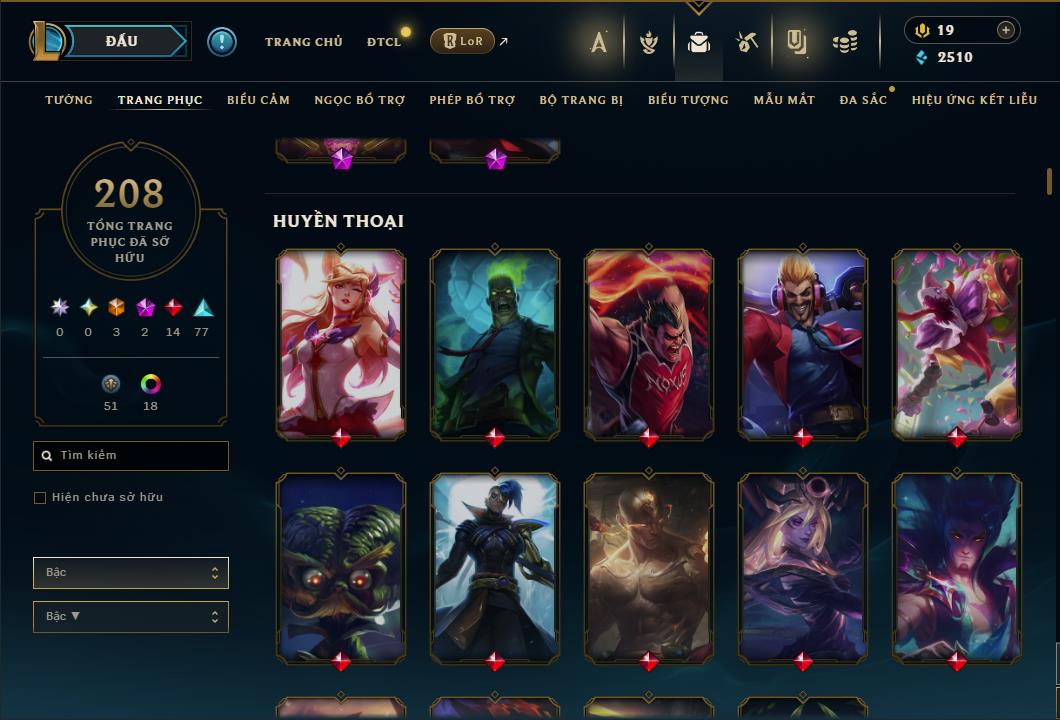Show the PHÉP BỔ TRỢ tab
1060x720 pixels.
[x=472, y=100]
